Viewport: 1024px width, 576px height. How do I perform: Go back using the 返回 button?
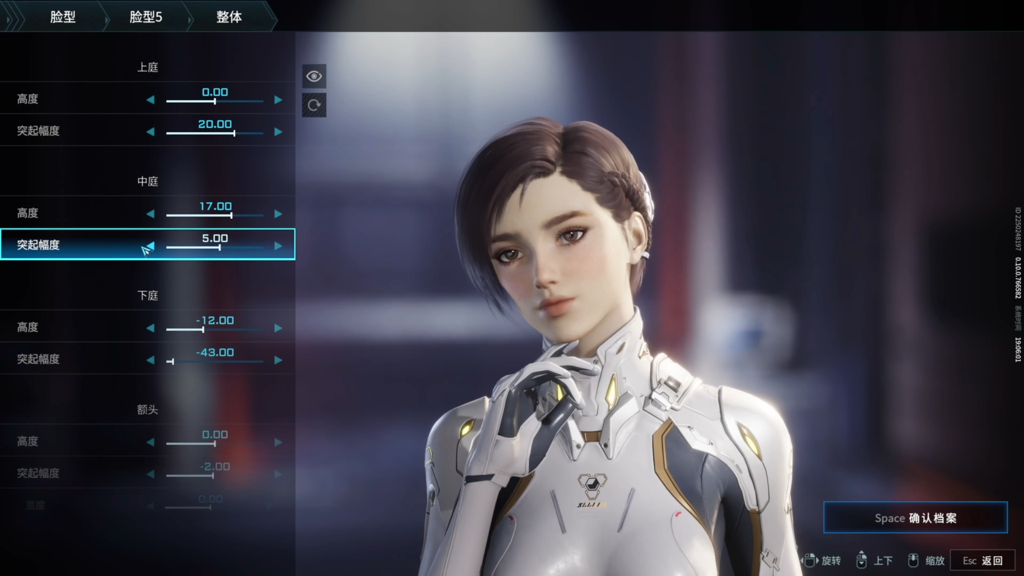pos(983,561)
